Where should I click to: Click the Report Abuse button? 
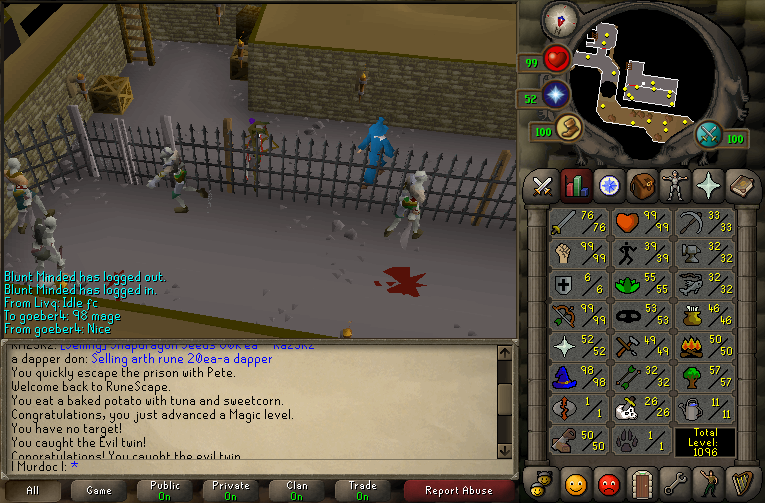click(x=459, y=490)
